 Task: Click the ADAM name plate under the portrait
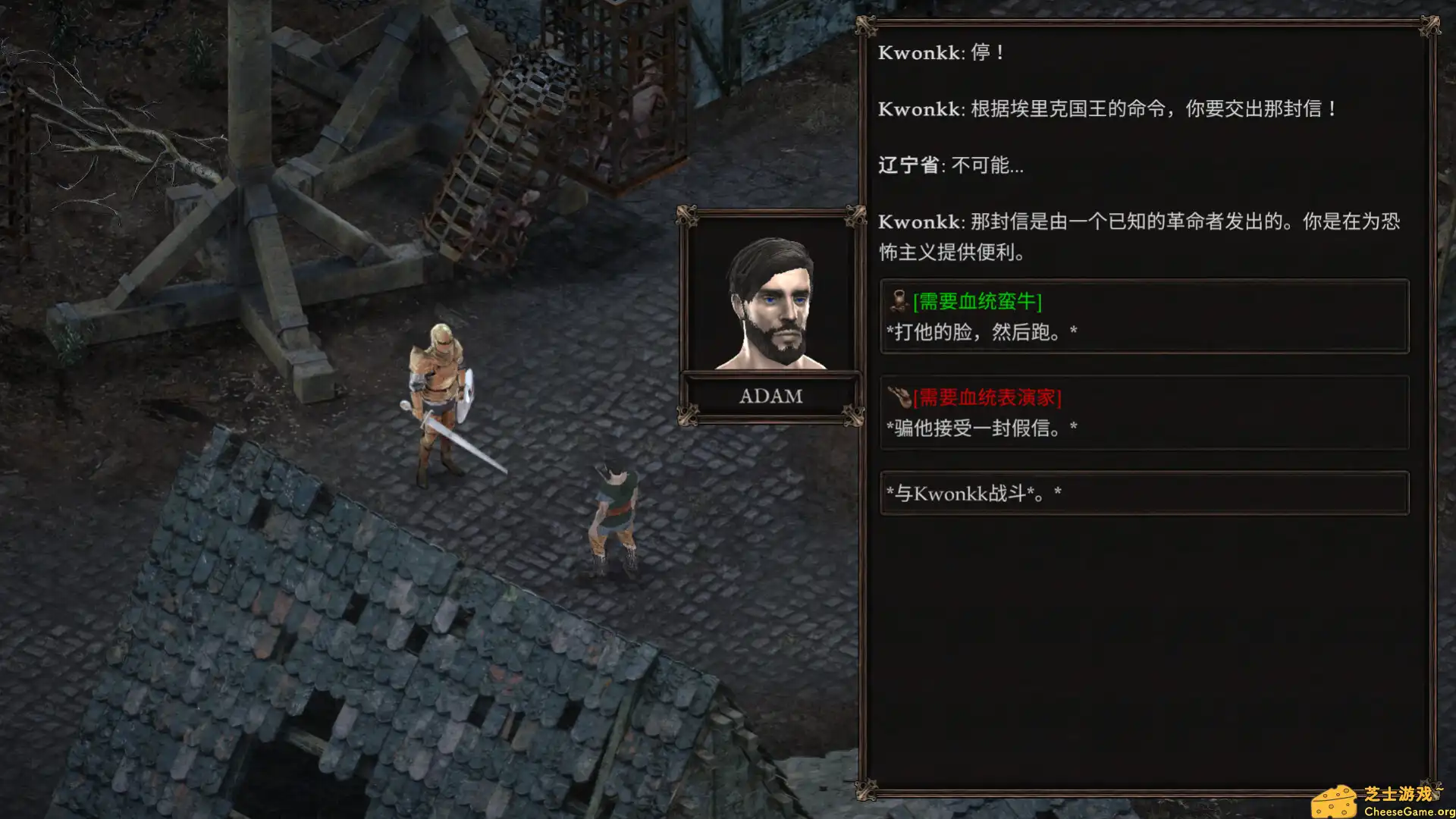[x=770, y=394]
